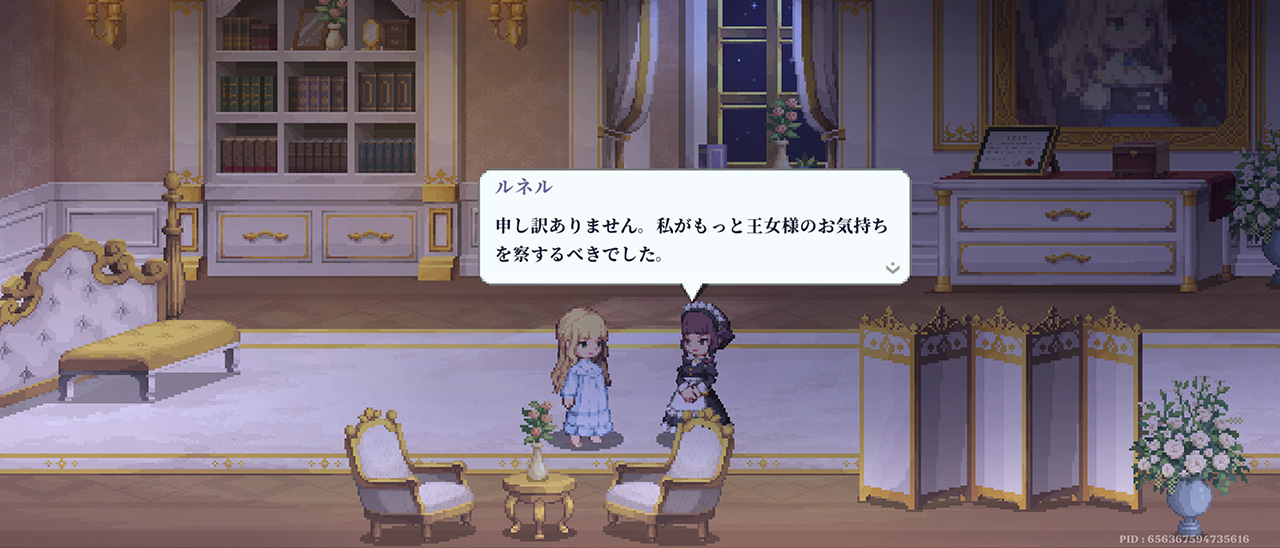
Task: Advance dialogue with the down-arrow indicator
Action: pos(892,268)
